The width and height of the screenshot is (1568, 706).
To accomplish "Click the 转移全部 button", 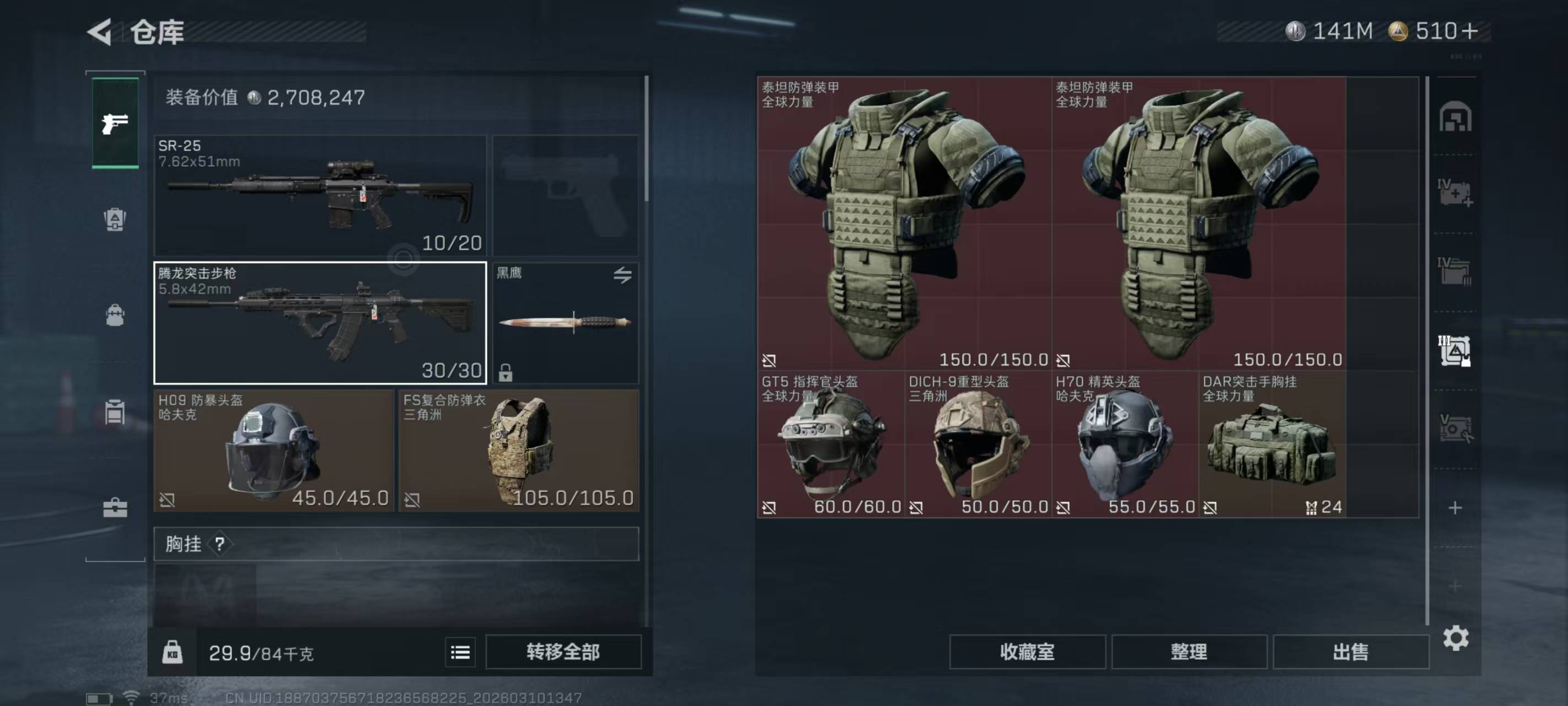I will pyautogui.click(x=563, y=652).
